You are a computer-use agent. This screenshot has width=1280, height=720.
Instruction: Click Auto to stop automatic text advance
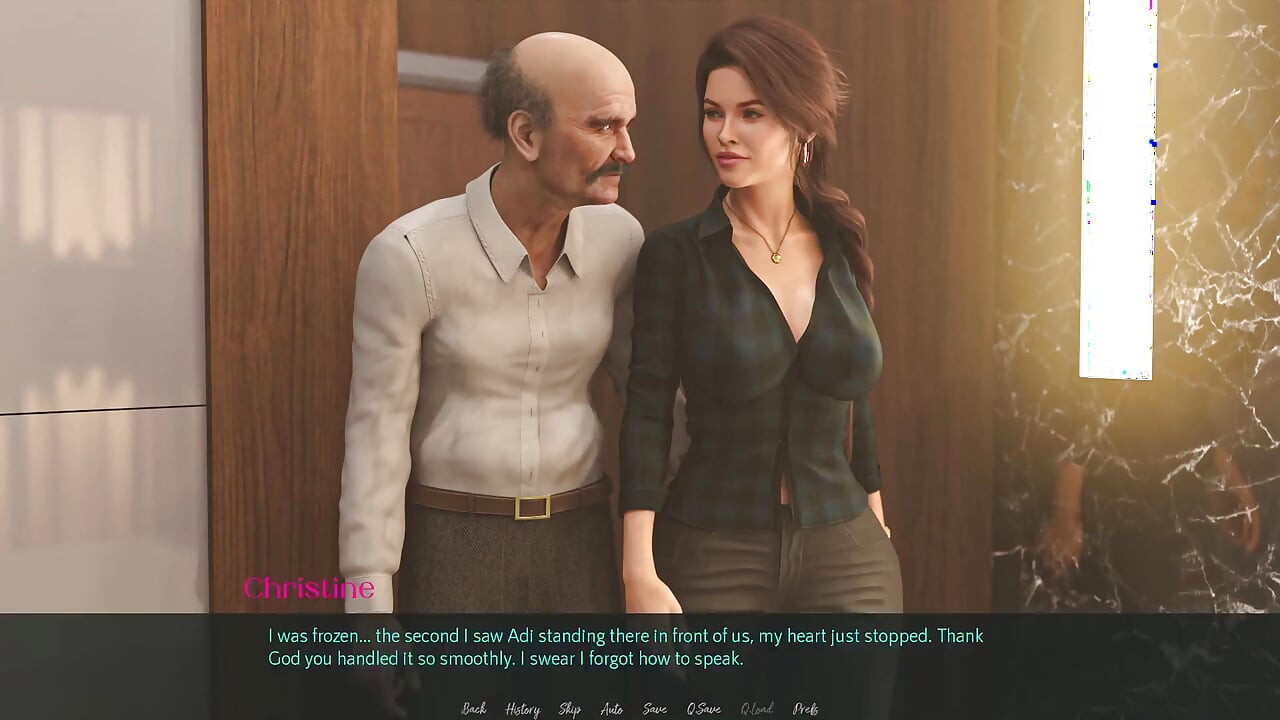tap(611, 708)
